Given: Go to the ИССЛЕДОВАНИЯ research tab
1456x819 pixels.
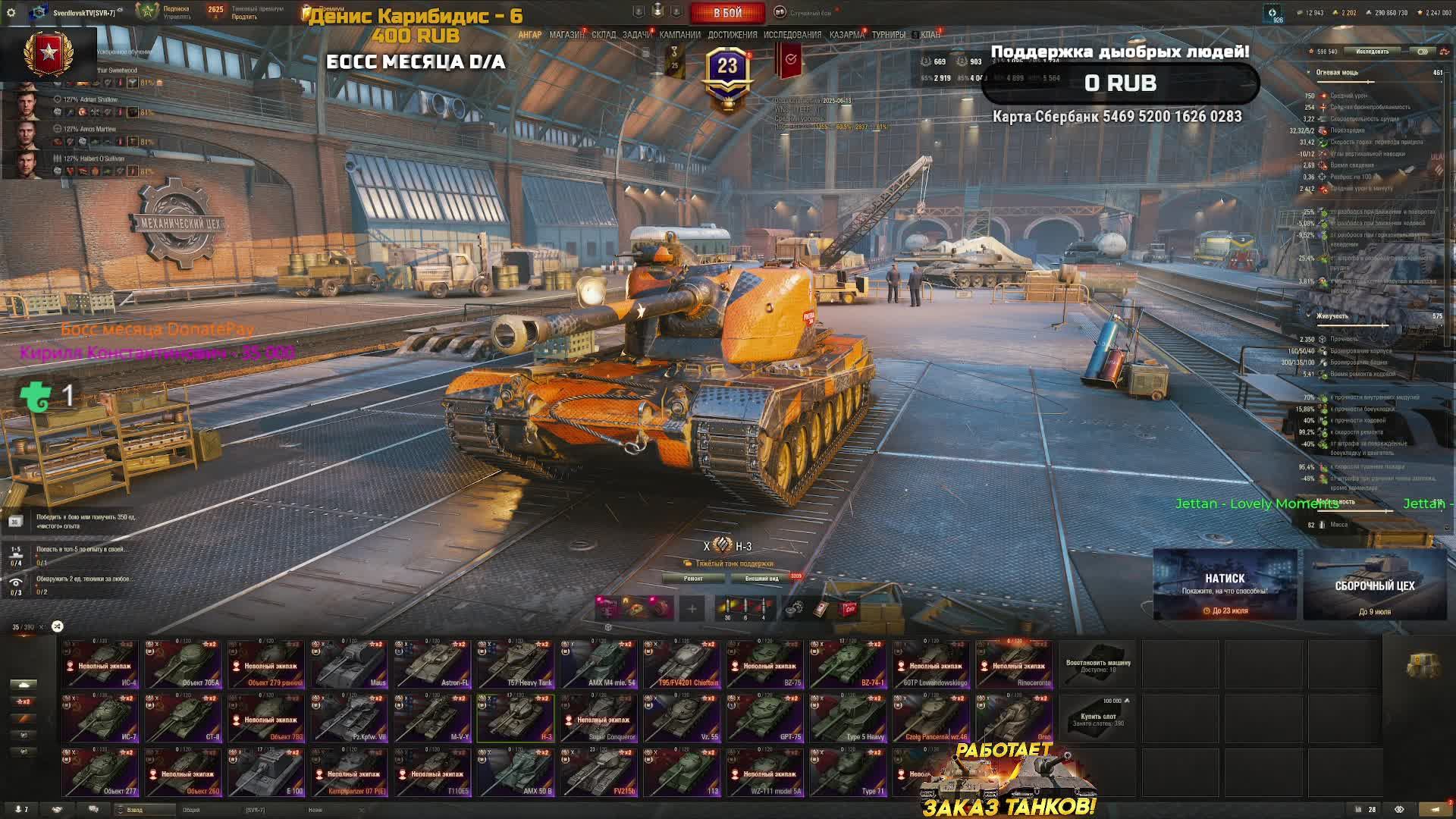Looking at the screenshot, I should pyautogui.click(x=792, y=35).
